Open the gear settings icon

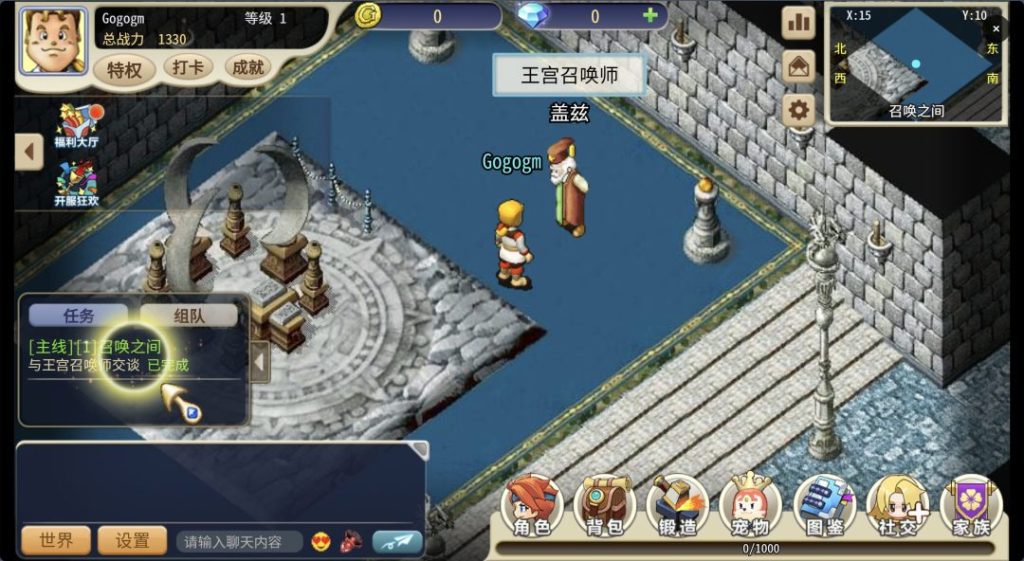[798, 109]
